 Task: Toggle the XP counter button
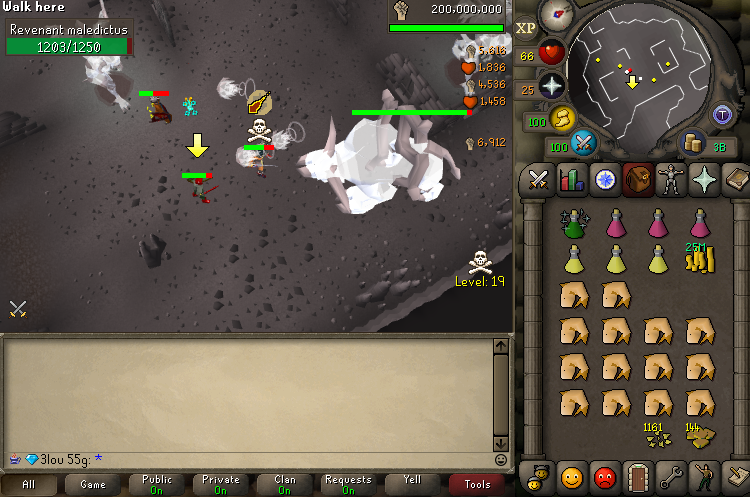(x=526, y=27)
